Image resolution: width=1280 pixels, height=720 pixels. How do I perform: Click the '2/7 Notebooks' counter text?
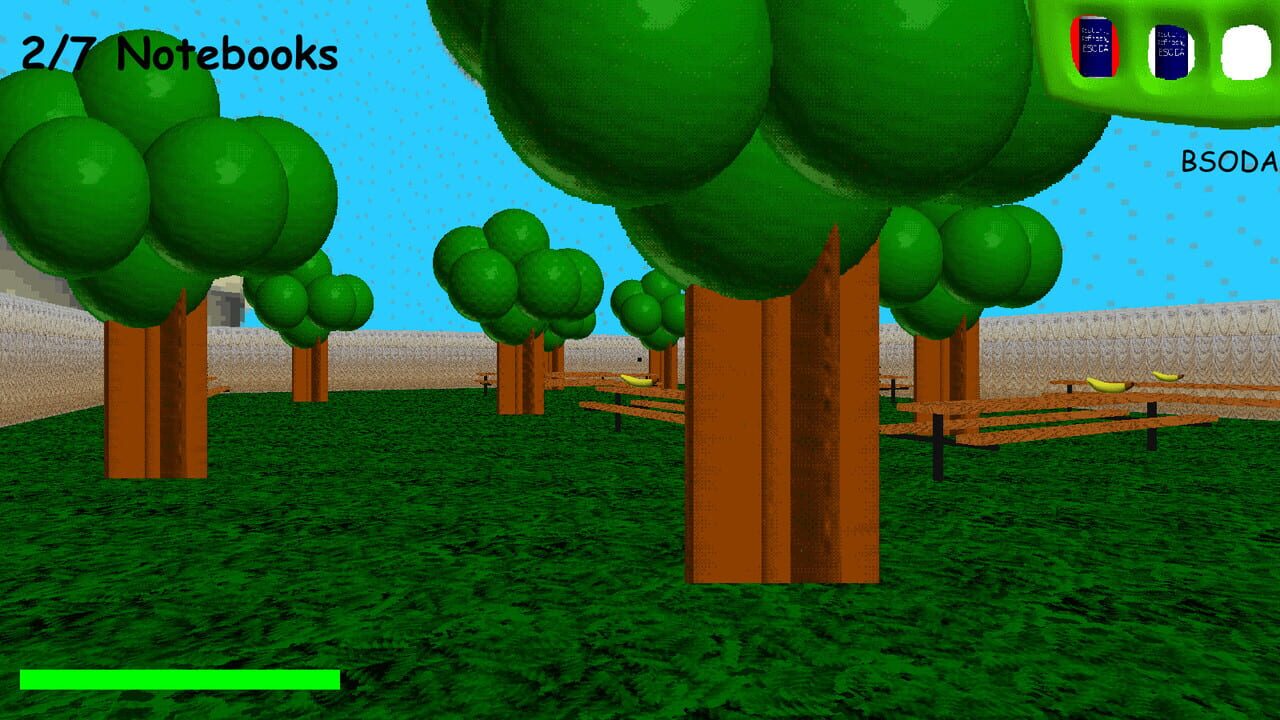point(176,54)
